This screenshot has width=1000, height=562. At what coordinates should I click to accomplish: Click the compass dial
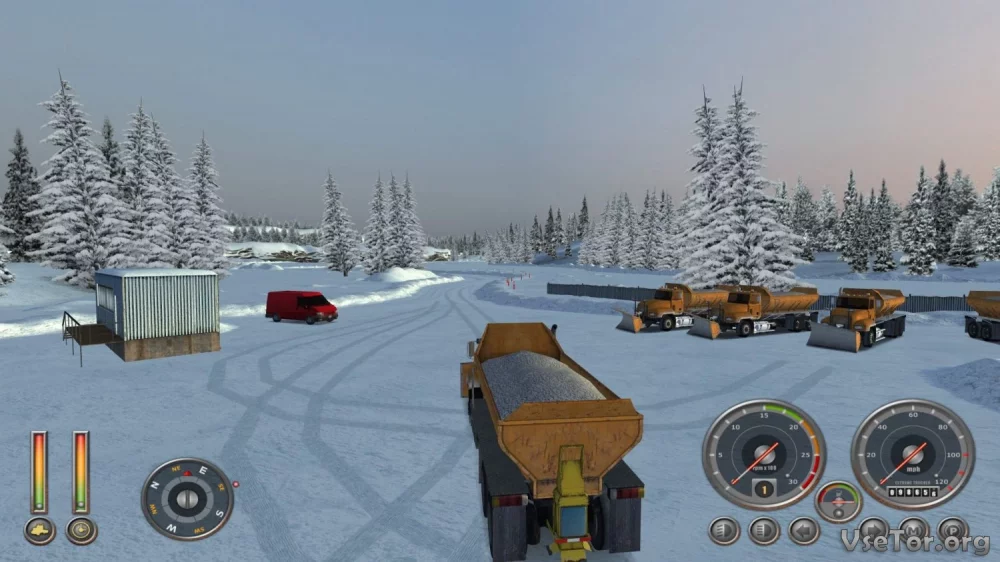coord(187,499)
